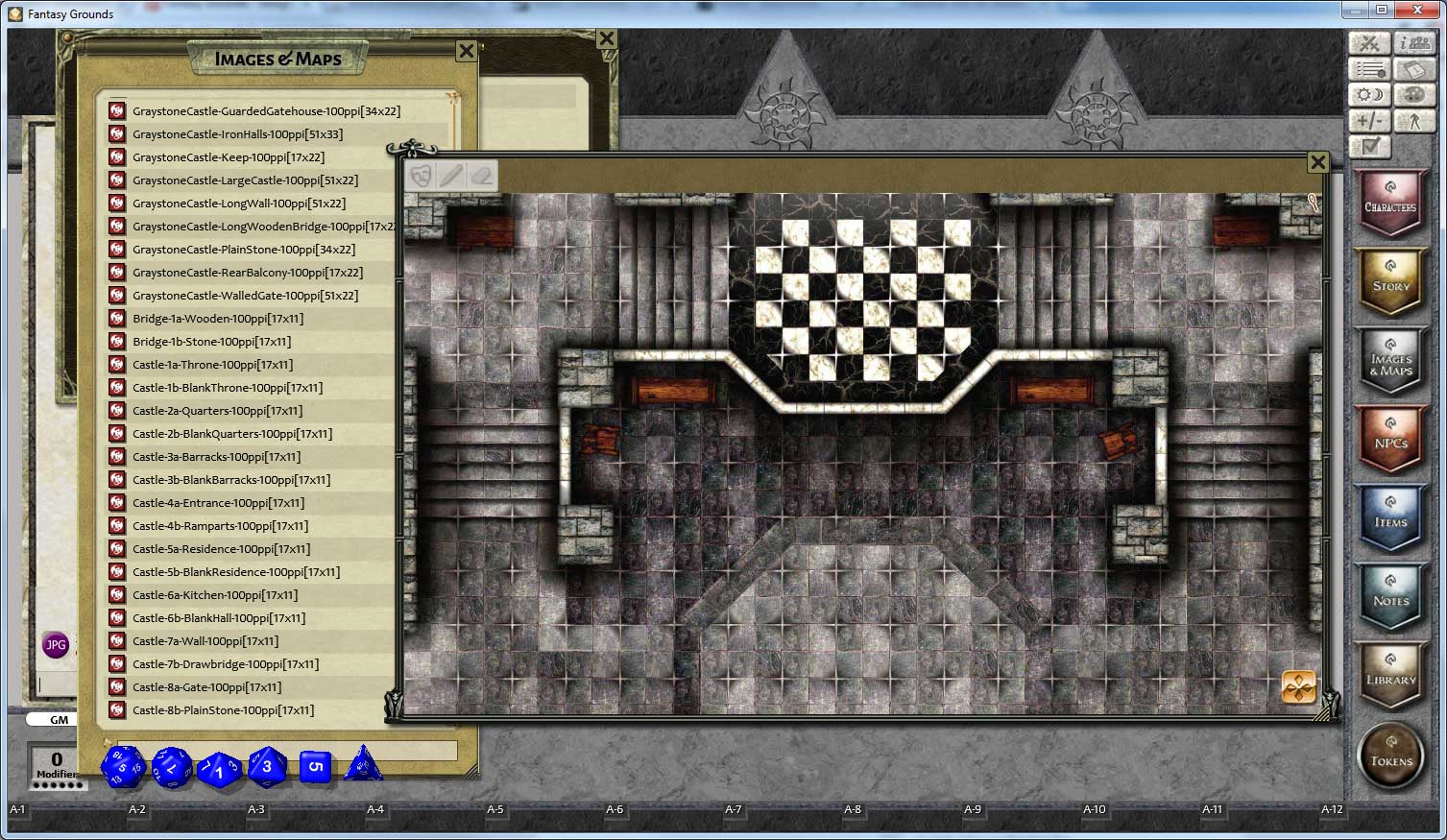Select the pencil drawing tool on the map window
The height and width of the screenshot is (840, 1447).
(451, 175)
